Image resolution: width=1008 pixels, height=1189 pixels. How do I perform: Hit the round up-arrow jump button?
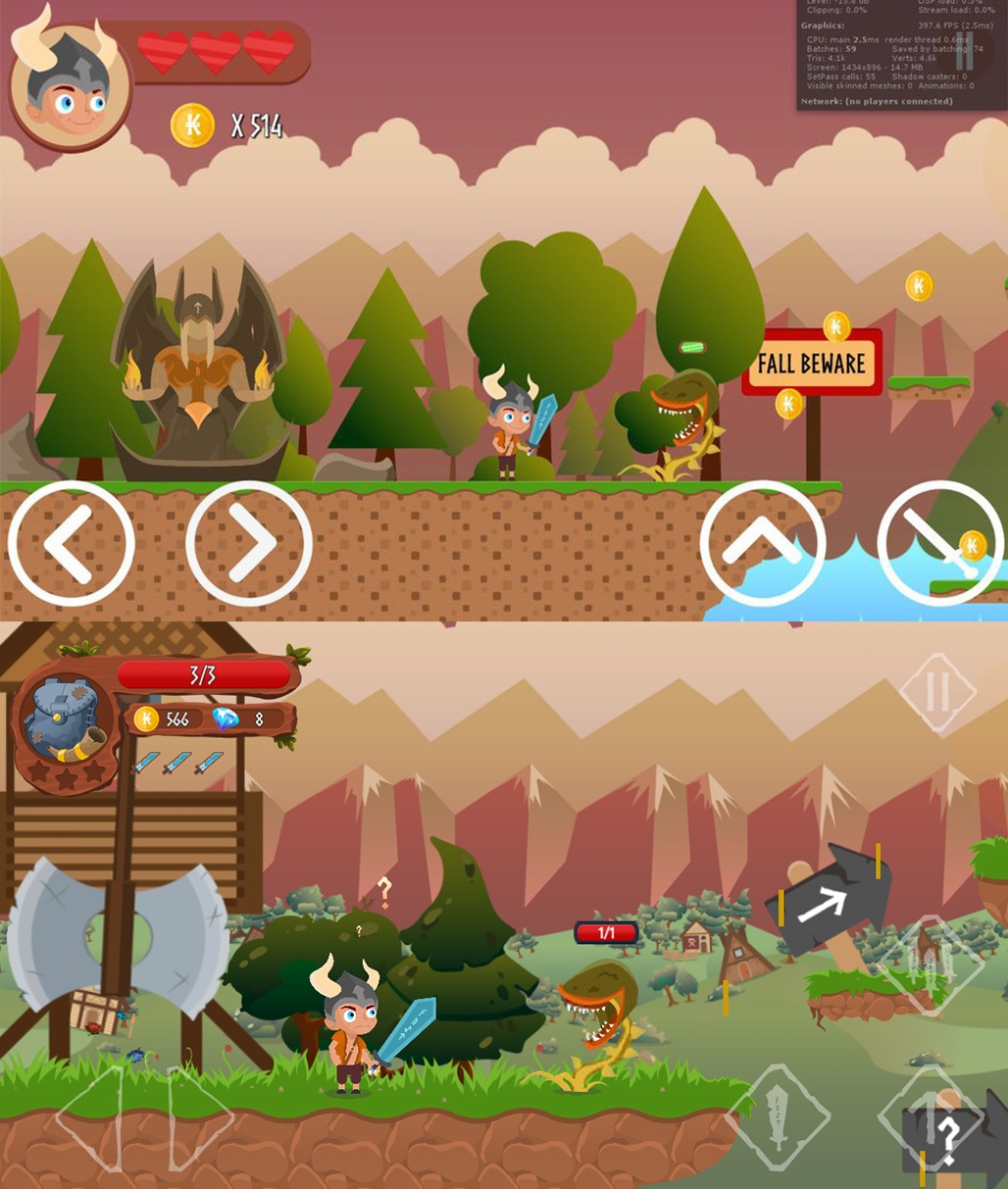(763, 543)
